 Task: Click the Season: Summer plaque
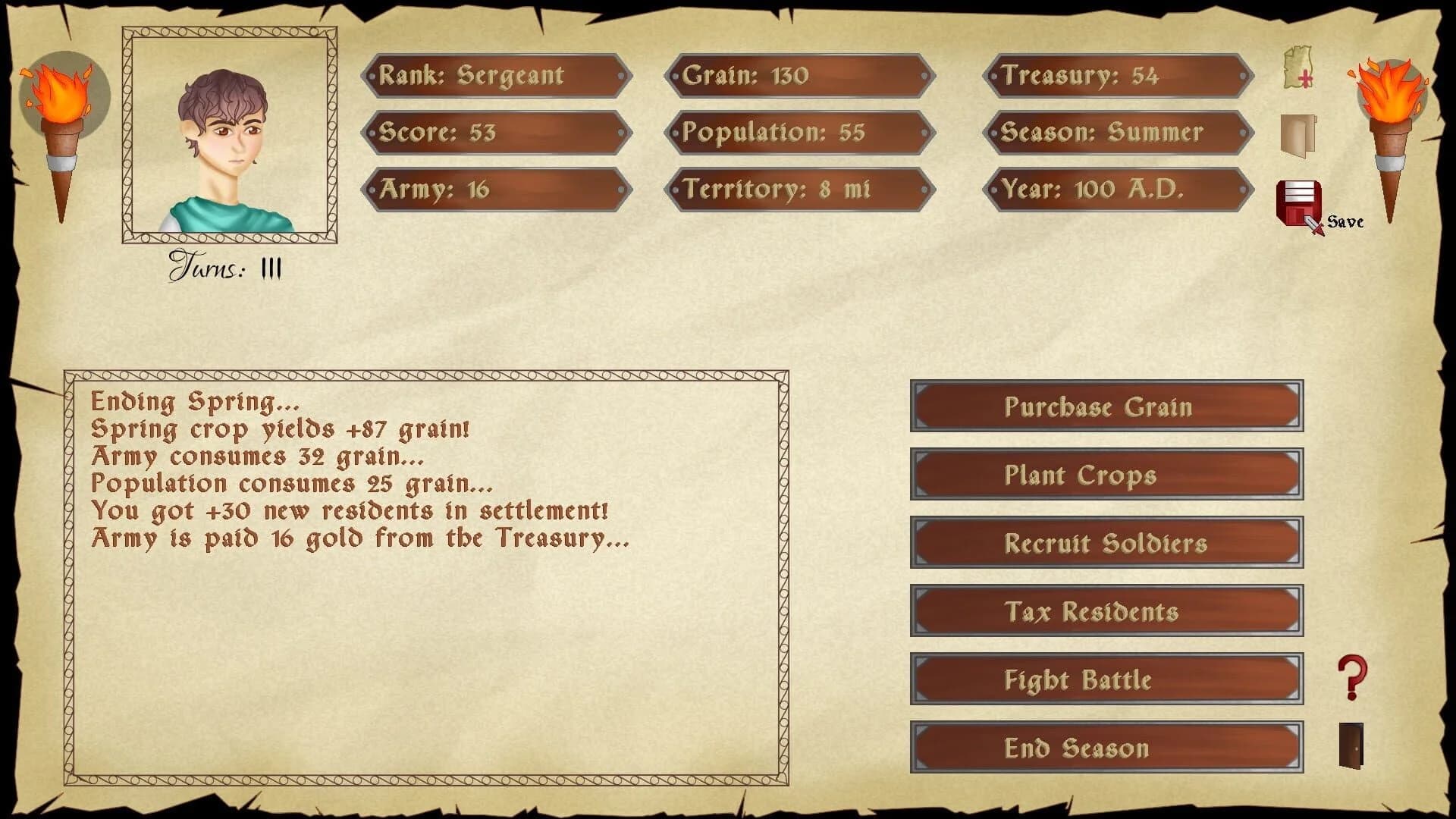tap(1121, 133)
